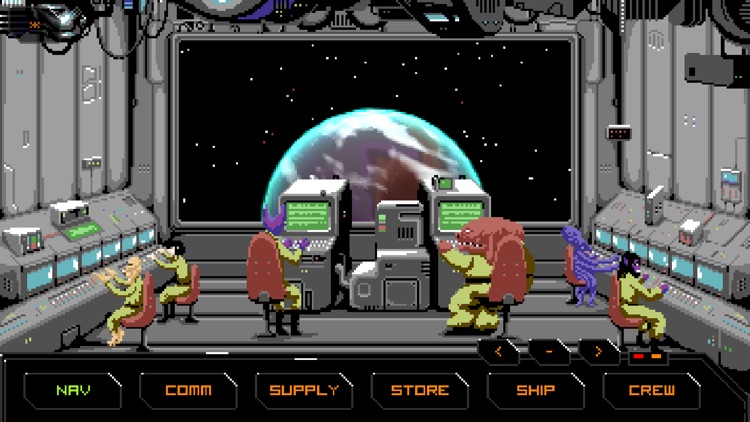The width and height of the screenshot is (750, 422).
Task: Open the NAV menu
Action: click(72, 390)
